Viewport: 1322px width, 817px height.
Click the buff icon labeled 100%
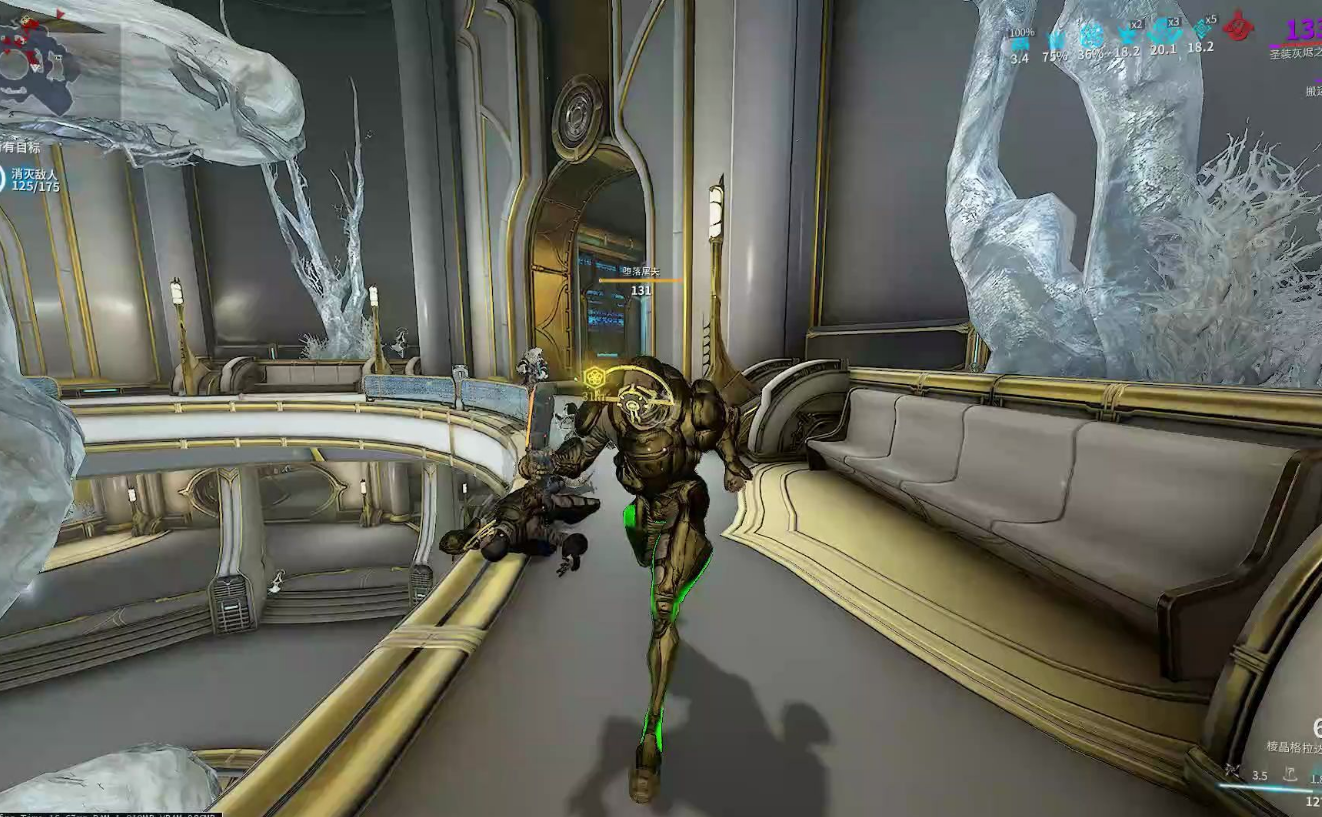click(x=1020, y=43)
